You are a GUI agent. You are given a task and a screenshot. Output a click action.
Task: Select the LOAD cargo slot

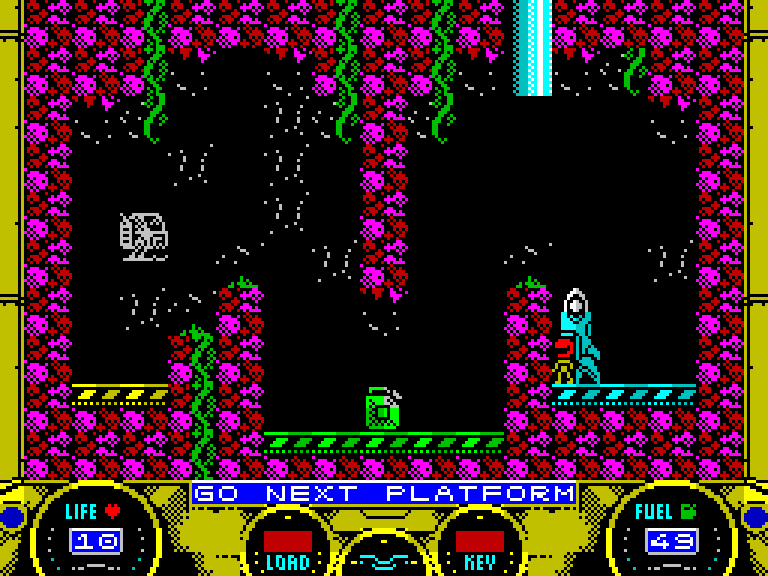click(x=287, y=542)
